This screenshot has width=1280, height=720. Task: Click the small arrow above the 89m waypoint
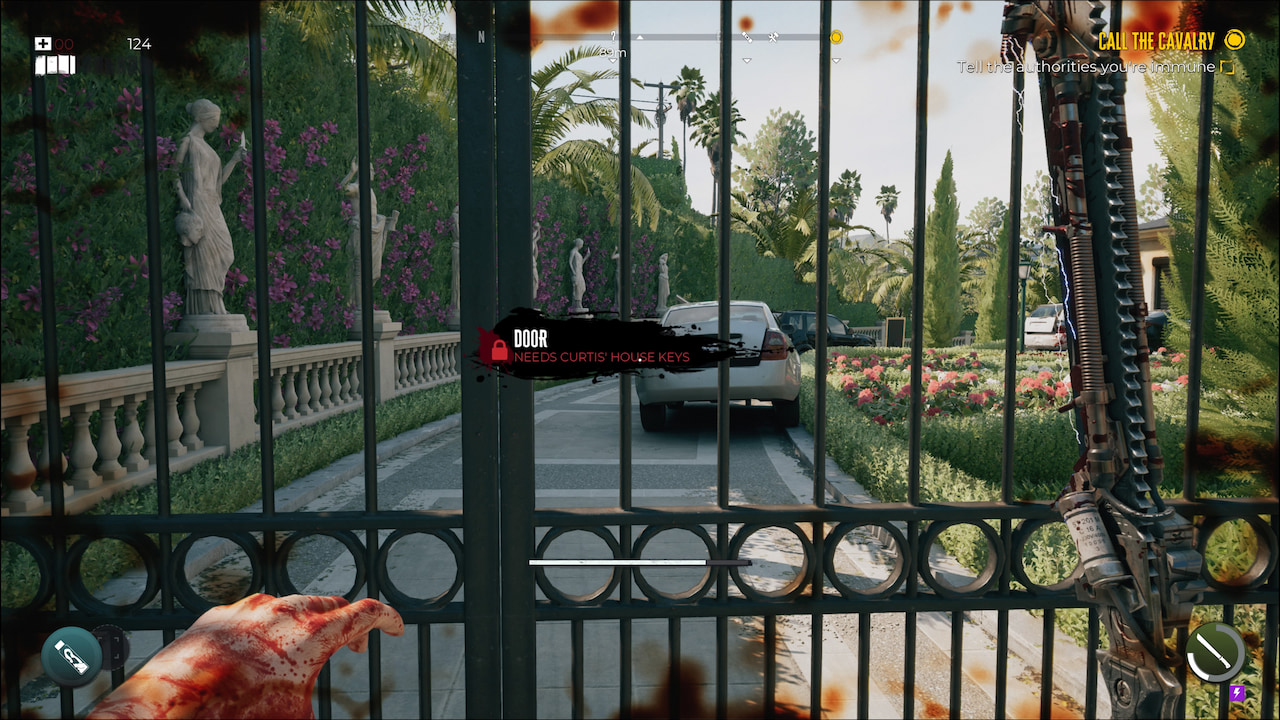[613, 35]
